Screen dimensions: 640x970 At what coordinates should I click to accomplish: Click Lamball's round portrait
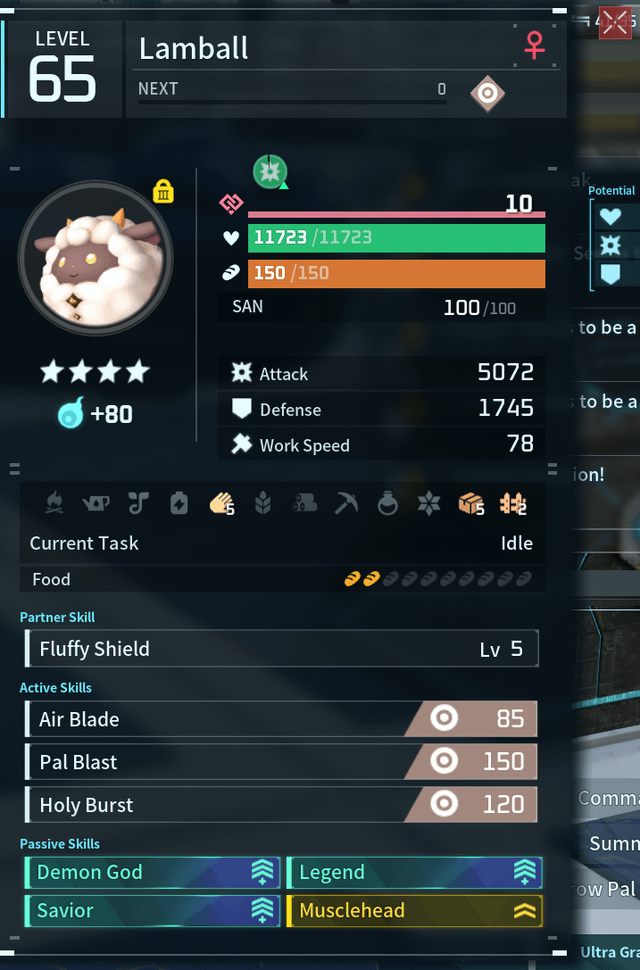95,258
